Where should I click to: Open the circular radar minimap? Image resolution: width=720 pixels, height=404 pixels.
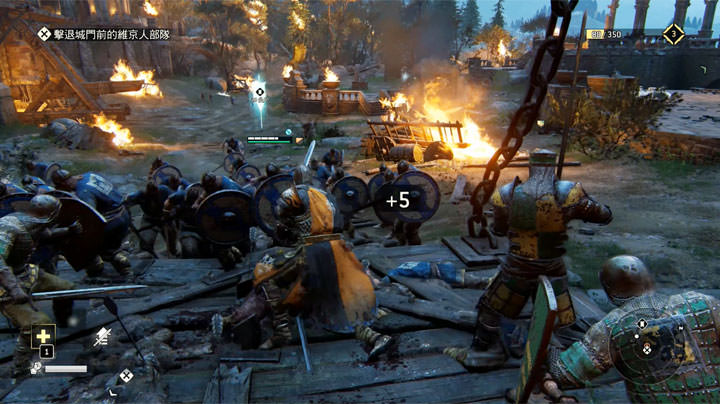pyautogui.click(x=646, y=347)
